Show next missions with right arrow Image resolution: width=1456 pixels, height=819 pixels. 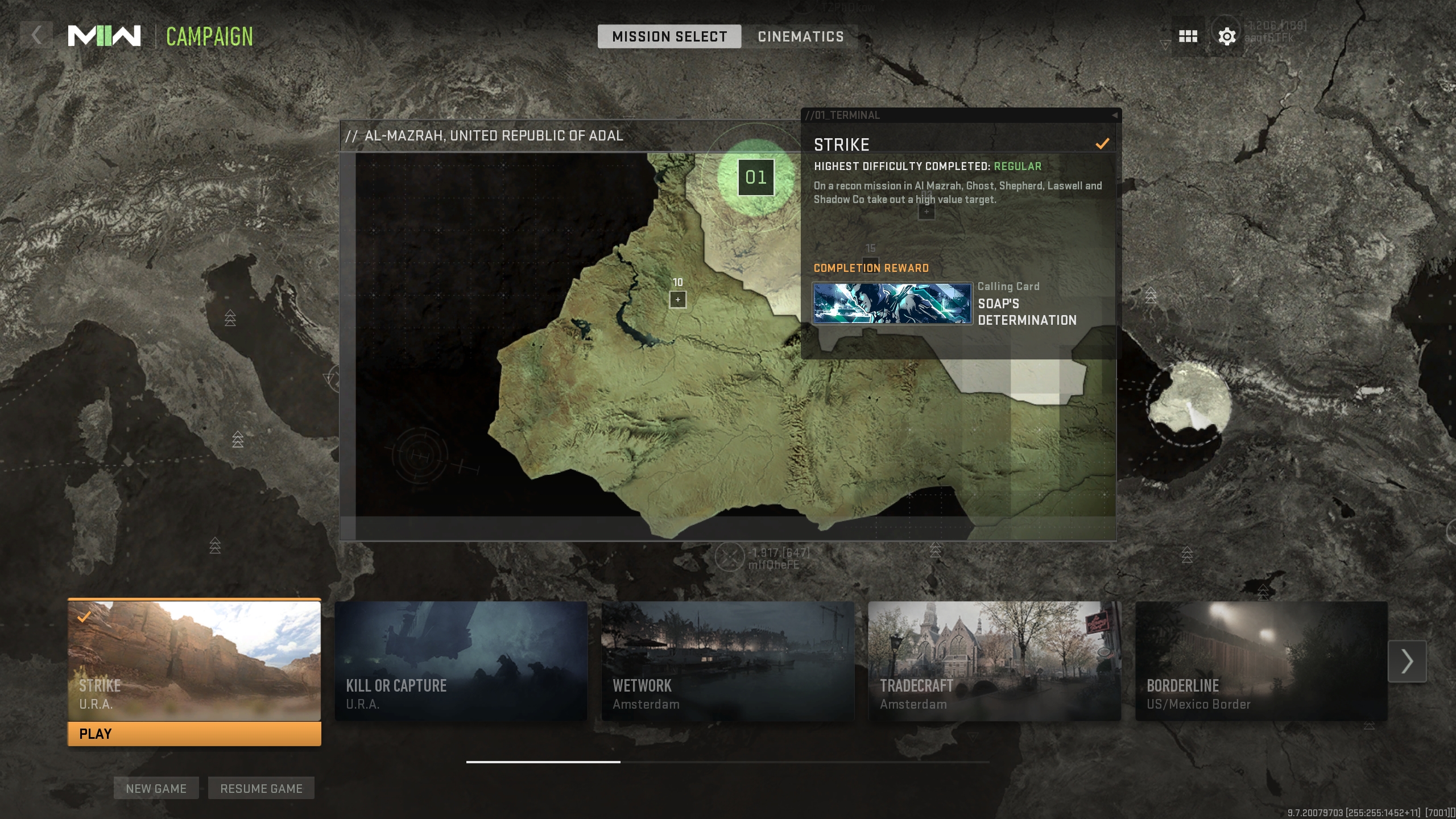(x=1407, y=661)
